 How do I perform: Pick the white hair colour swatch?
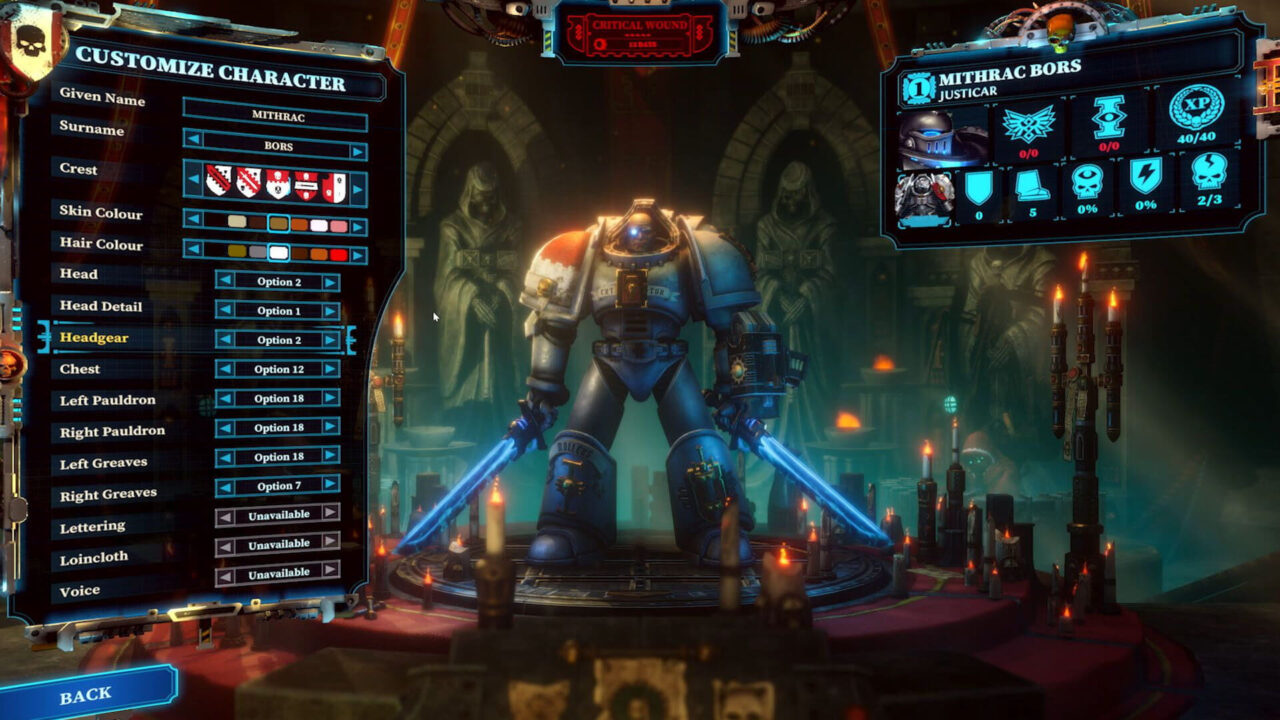point(278,252)
